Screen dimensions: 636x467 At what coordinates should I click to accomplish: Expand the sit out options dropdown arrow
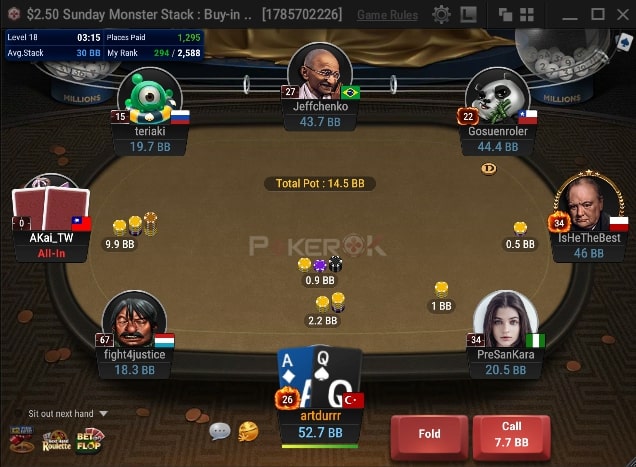(103, 413)
